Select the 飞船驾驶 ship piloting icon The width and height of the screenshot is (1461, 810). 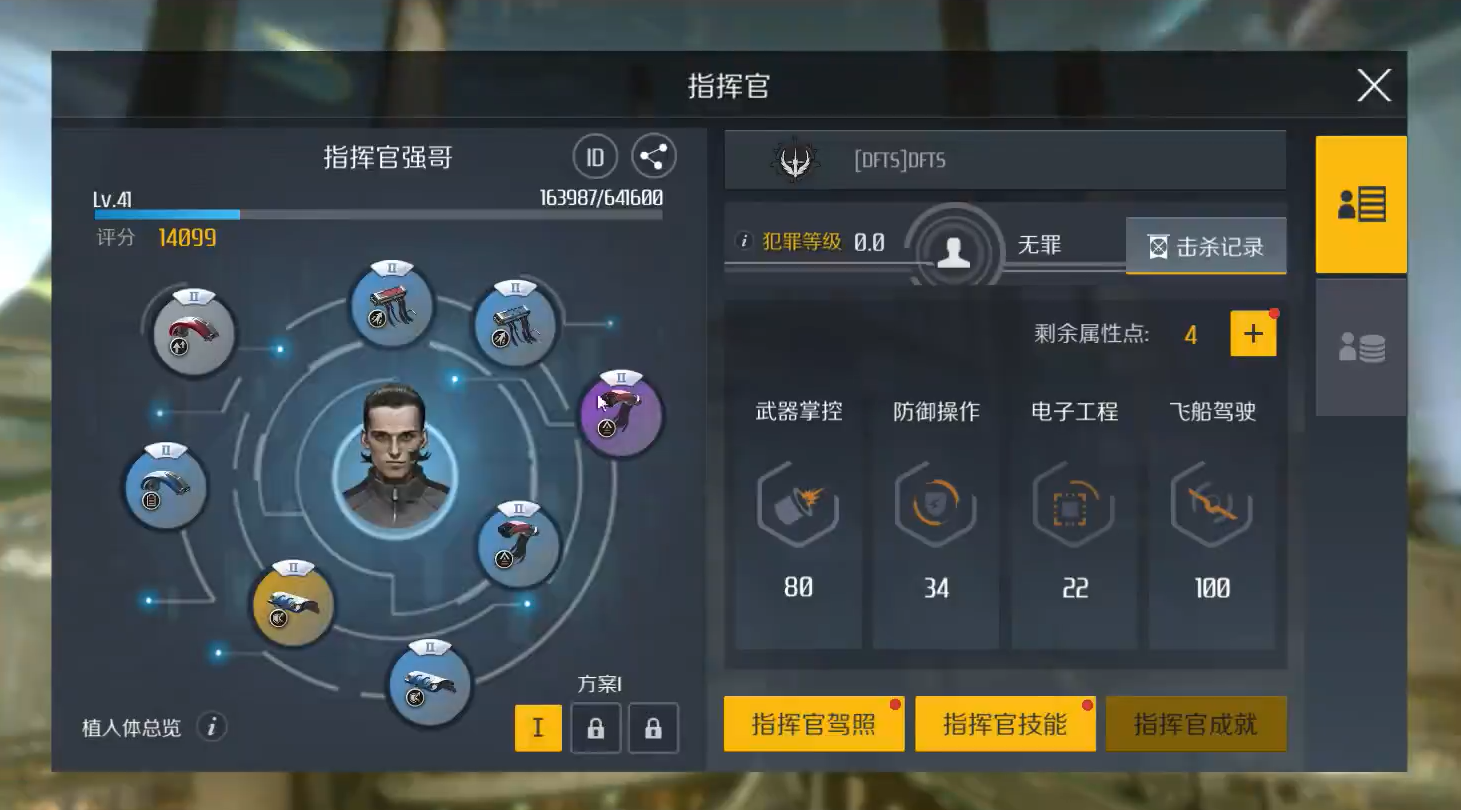click(1213, 506)
